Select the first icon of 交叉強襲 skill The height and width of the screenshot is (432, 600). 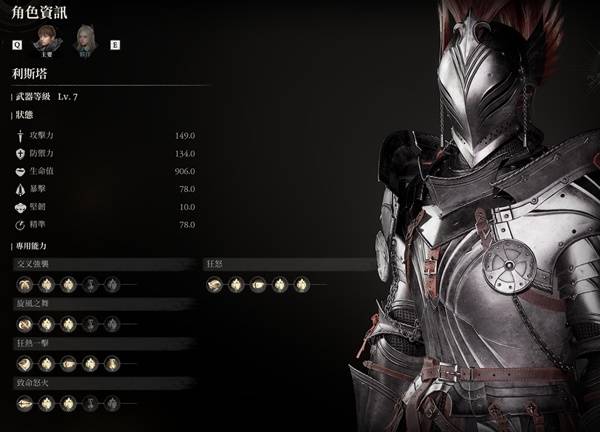tap(23, 285)
